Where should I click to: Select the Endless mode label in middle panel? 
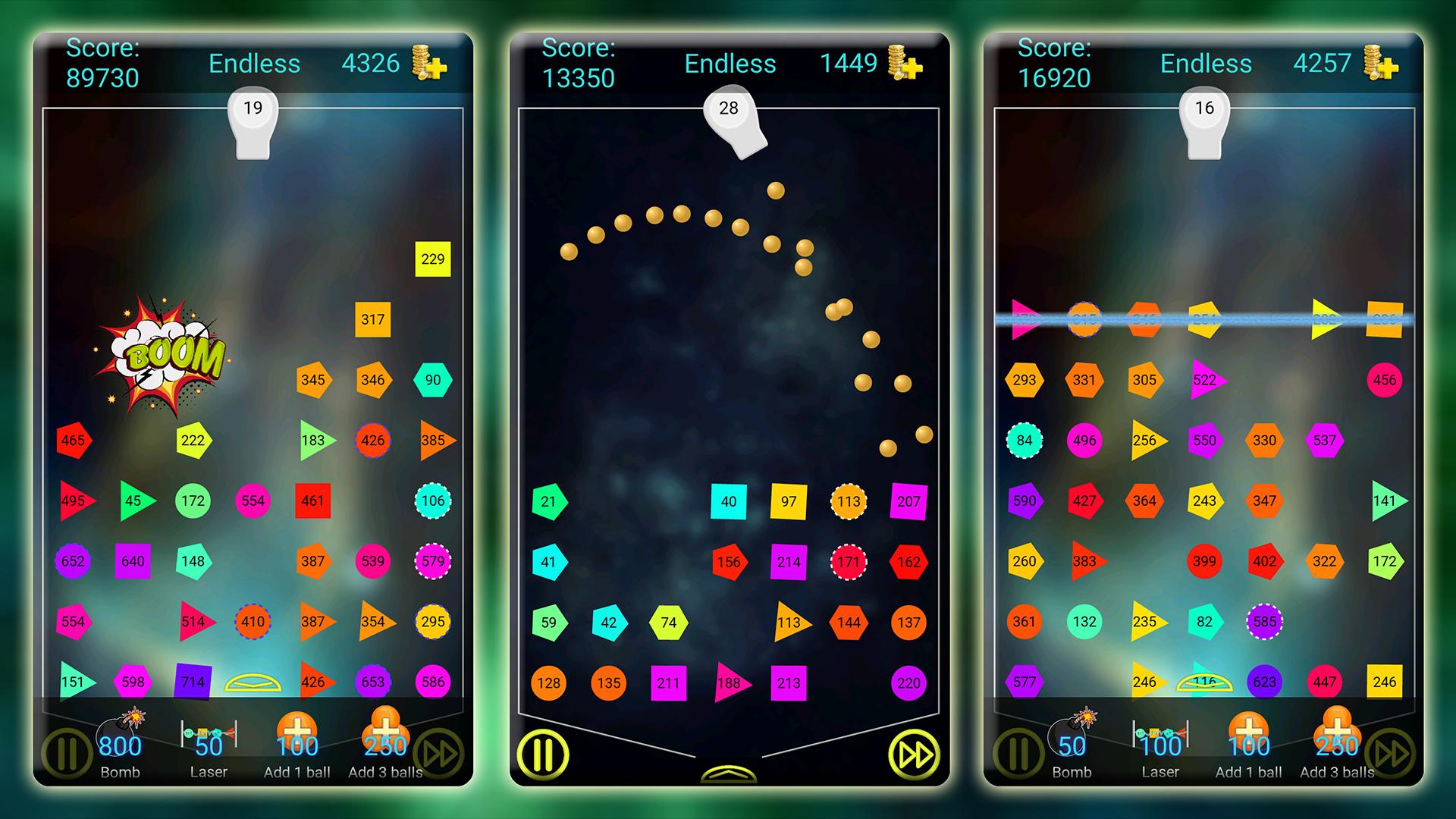tap(730, 64)
